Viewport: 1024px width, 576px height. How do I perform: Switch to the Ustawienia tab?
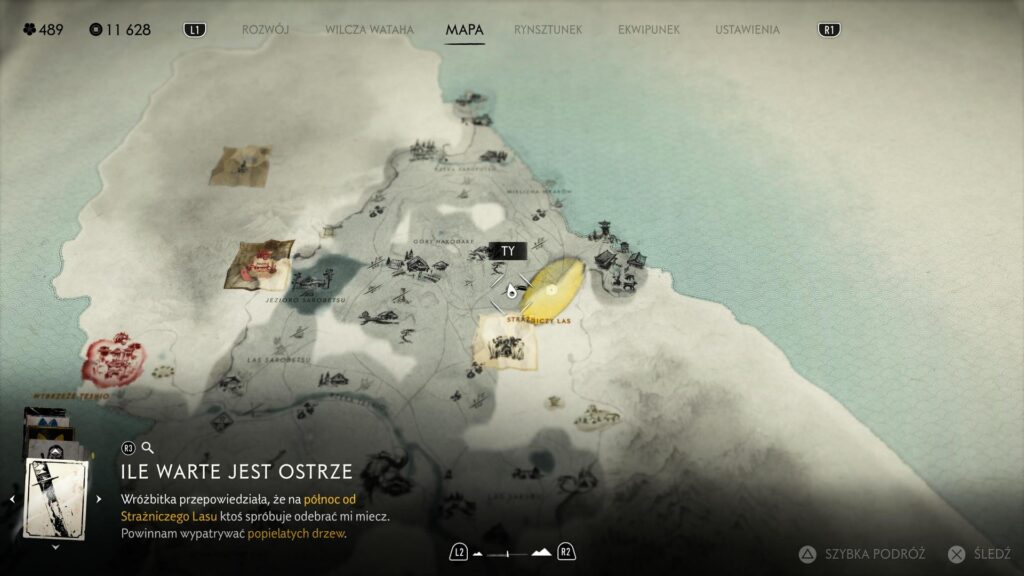(x=747, y=30)
